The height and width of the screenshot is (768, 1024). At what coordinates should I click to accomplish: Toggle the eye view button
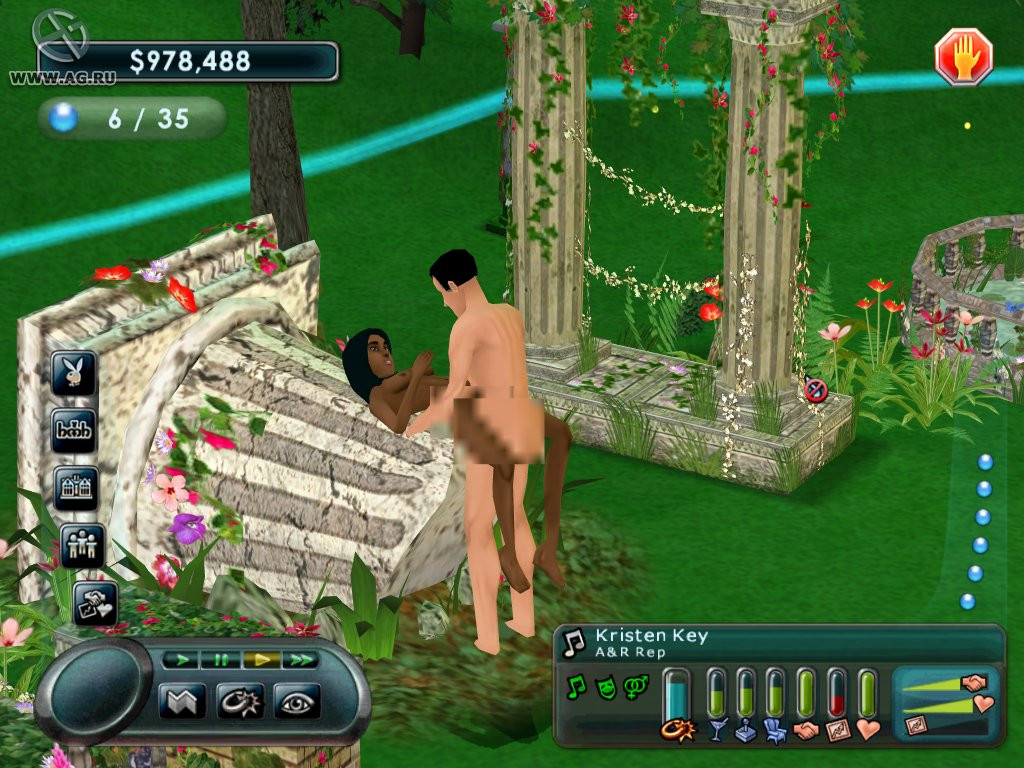coord(297,700)
